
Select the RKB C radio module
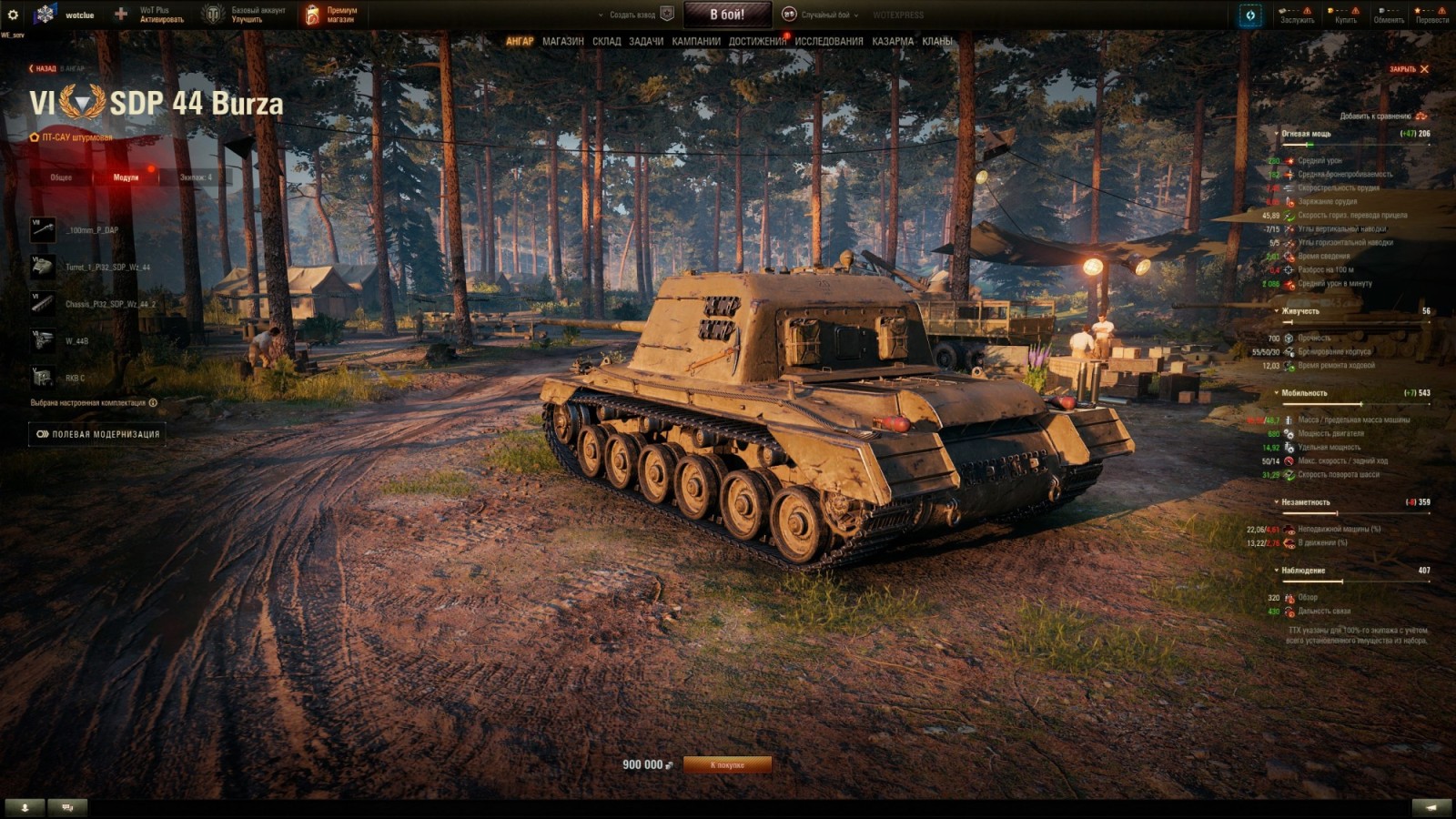point(43,377)
